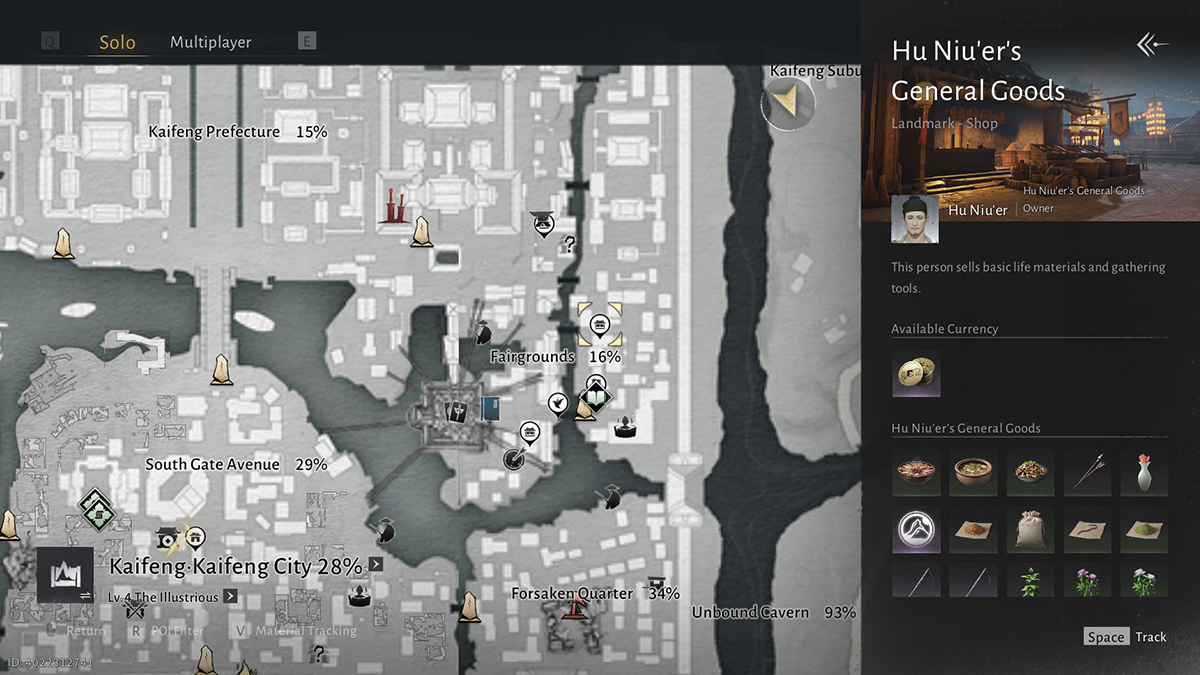Expand the Lv.4 The Illustrious arrow
The height and width of the screenshot is (675, 1200).
click(x=230, y=597)
